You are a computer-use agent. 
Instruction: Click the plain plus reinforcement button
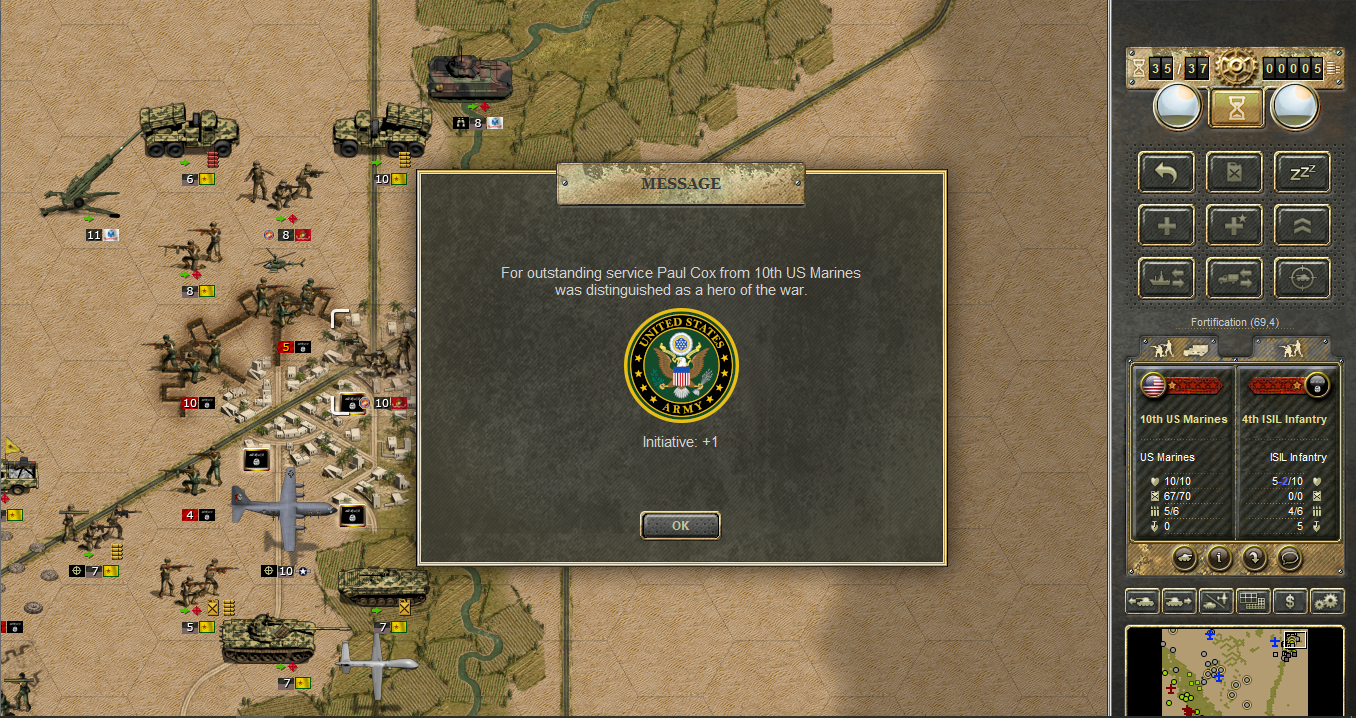point(1166,225)
